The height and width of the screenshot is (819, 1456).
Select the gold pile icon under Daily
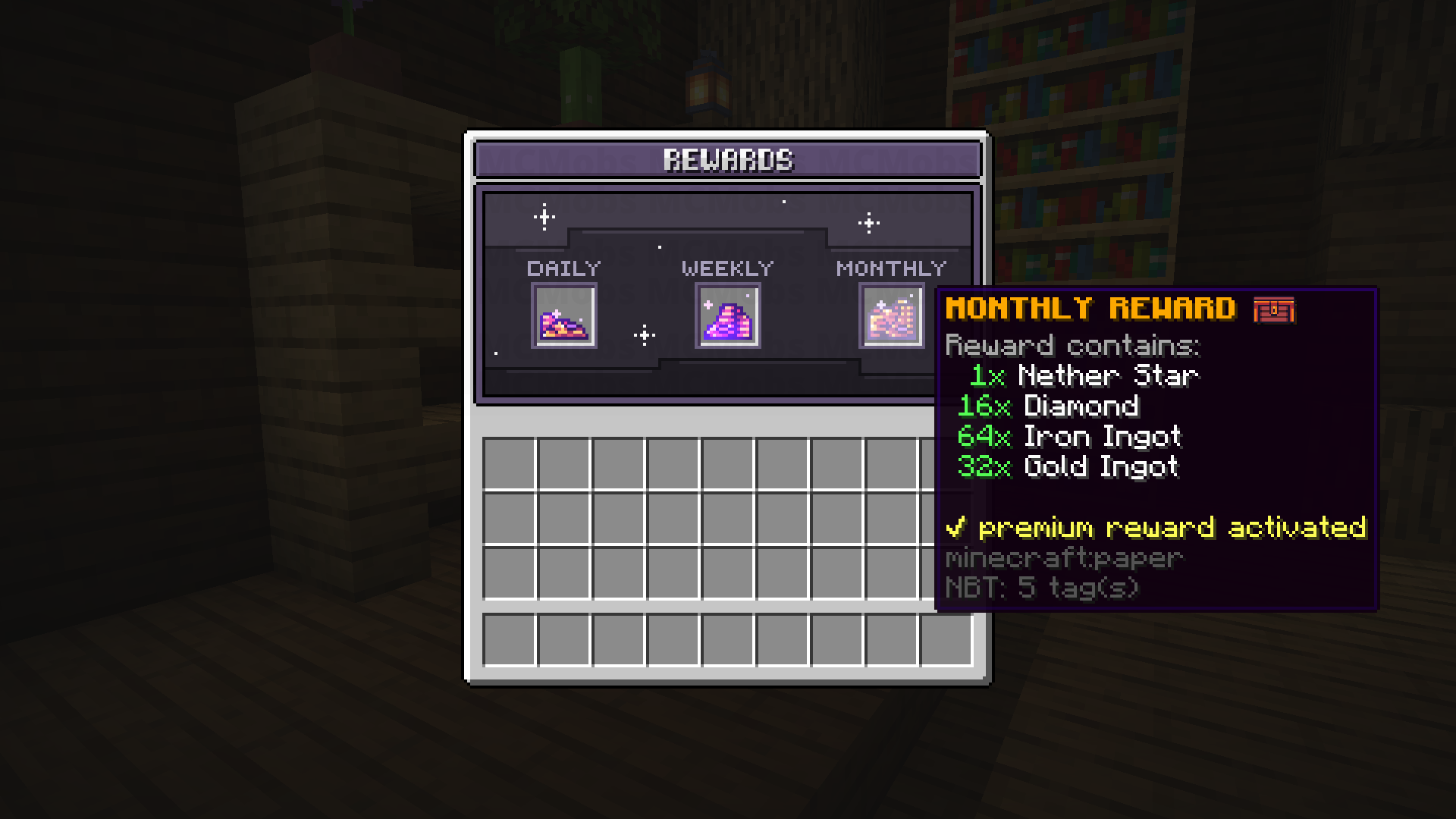(x=565, y=316)
